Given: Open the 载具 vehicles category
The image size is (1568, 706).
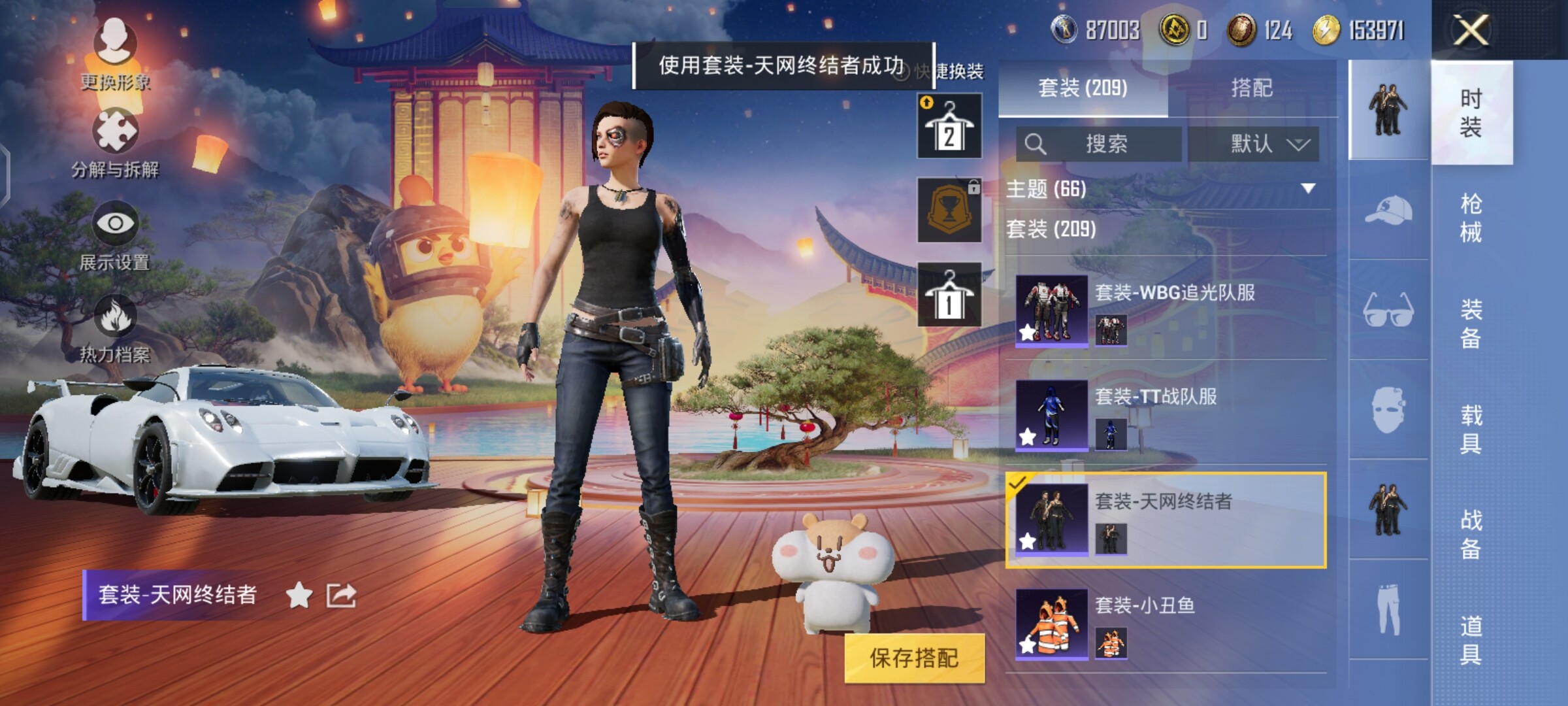Looking at the screenshot, I should (1471, 429).
